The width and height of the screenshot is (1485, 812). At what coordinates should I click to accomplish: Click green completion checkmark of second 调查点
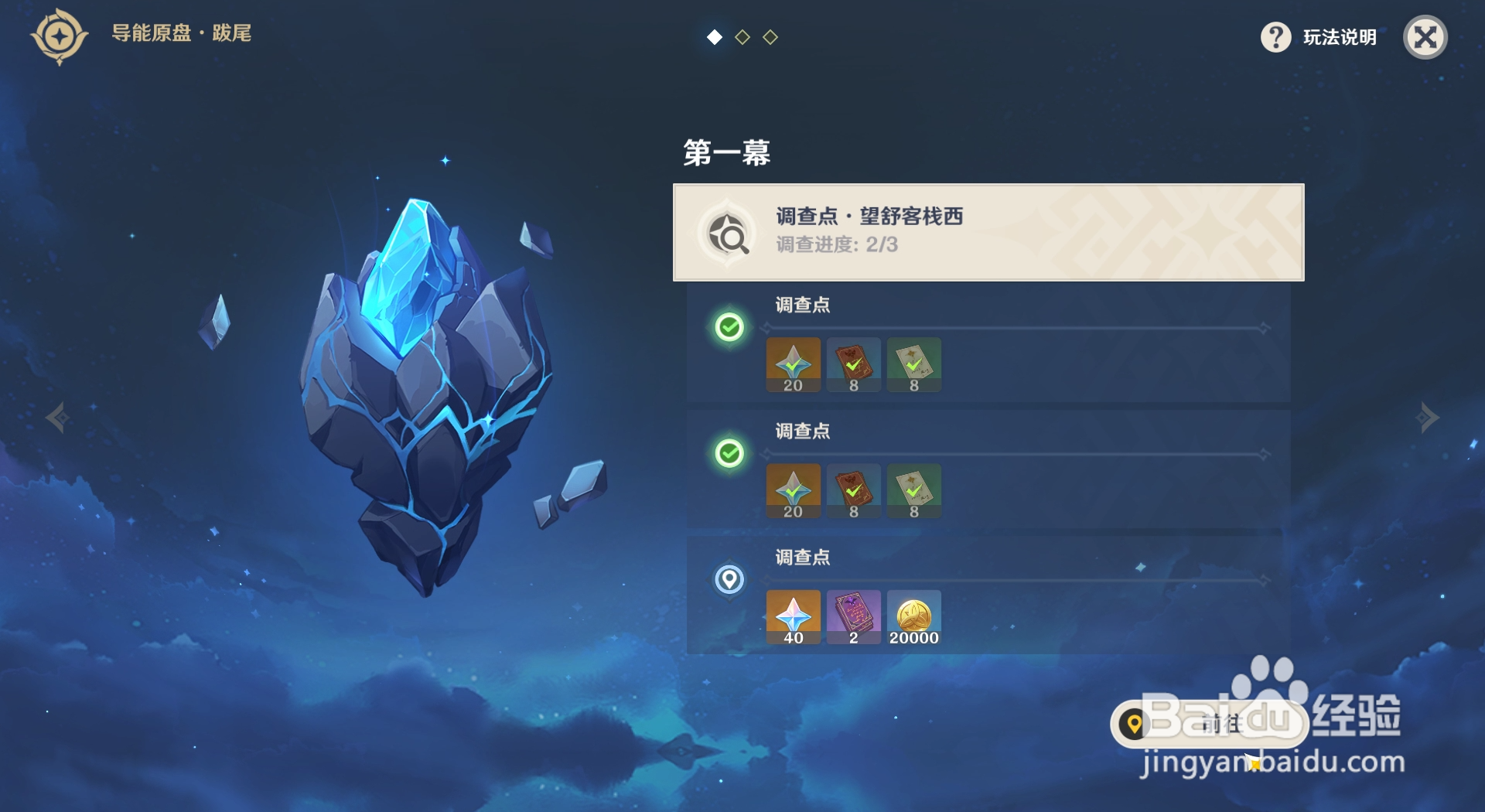(730, 453)
